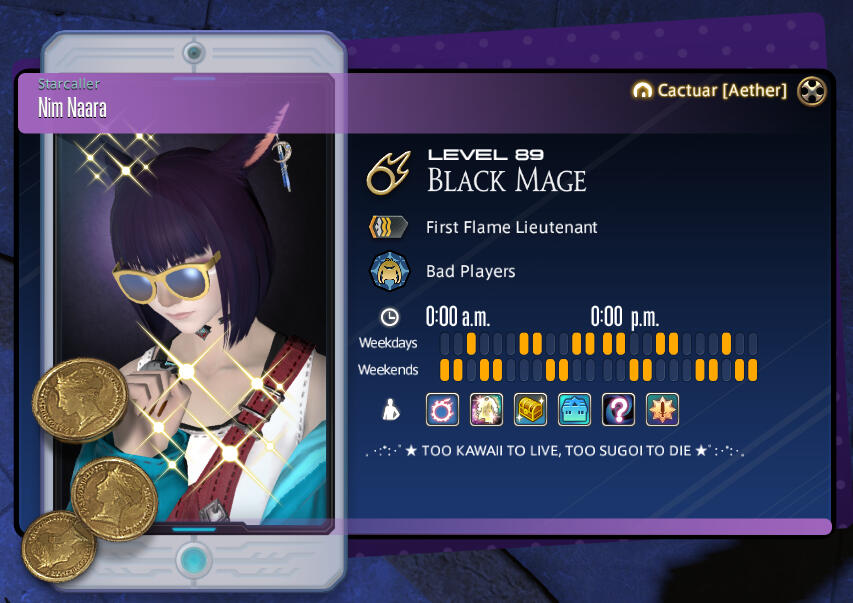Click the teal house activity icon
Screen dimensions: 853x603
pos(574,409)
